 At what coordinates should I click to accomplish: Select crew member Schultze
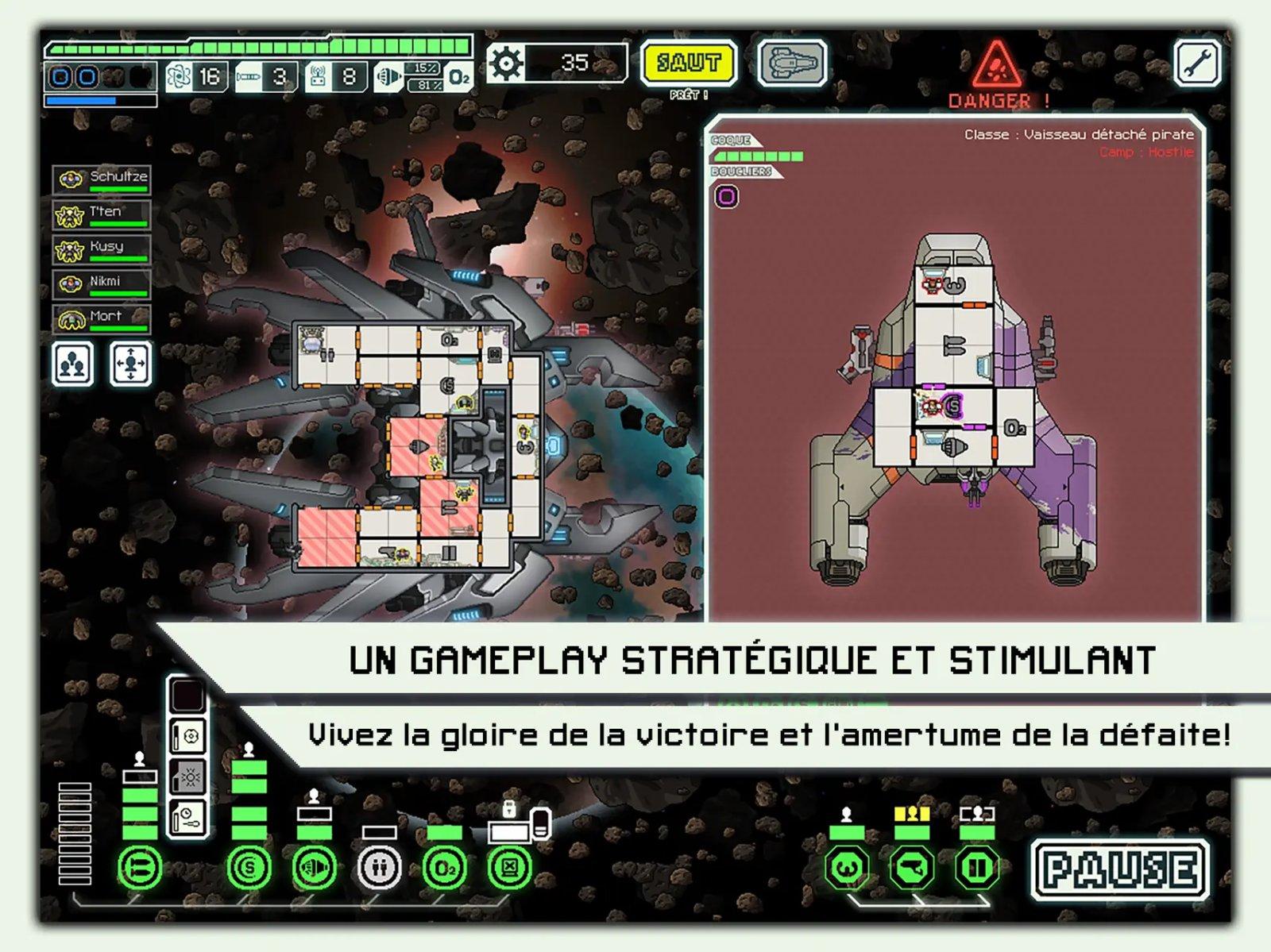pyautogui.click(x=103, y=179)
